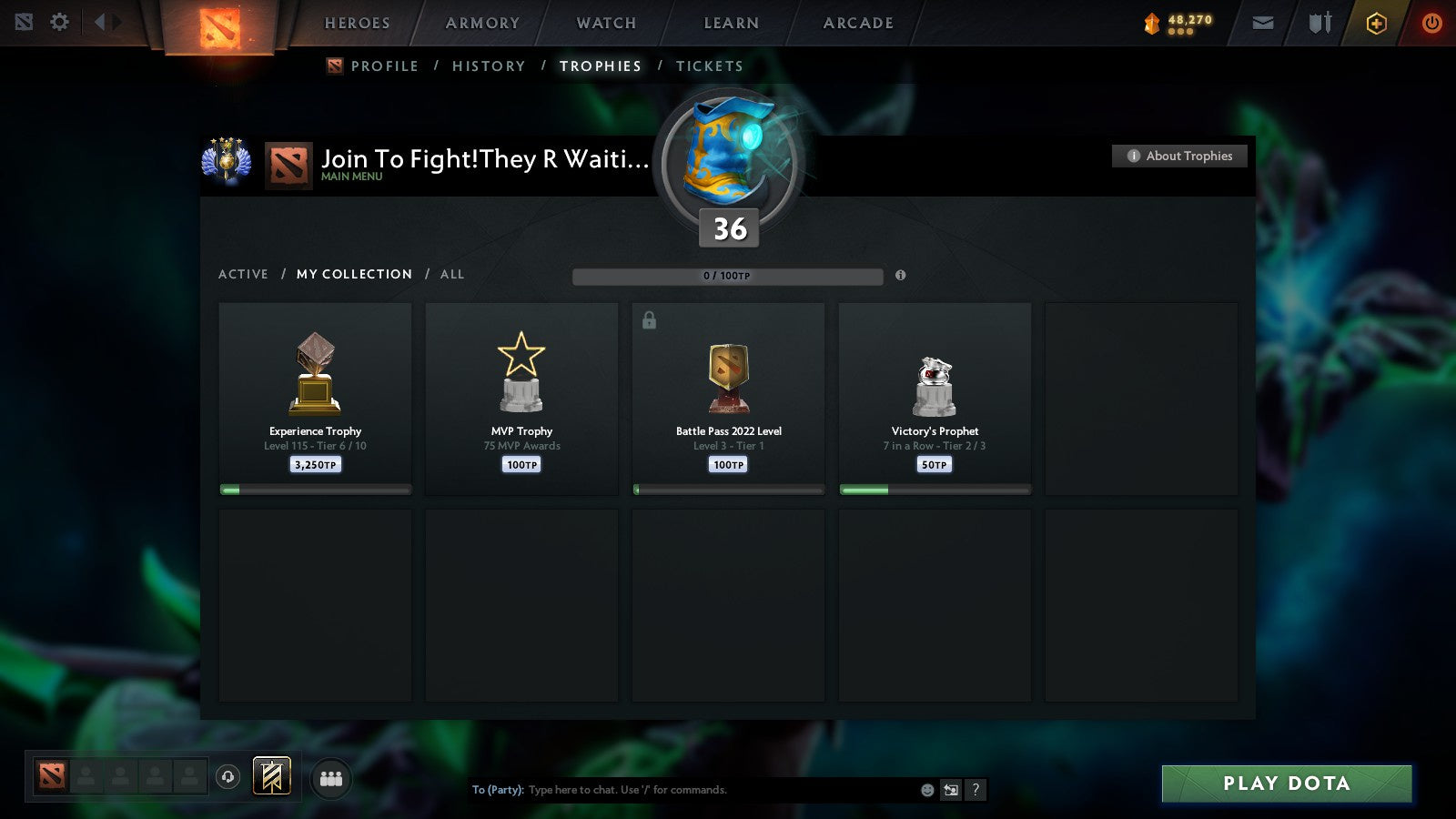Click the pop-out chat window icon
The height and width of the screenshot is (819, 1456).
pyautogui.click(x=949, y=790)
